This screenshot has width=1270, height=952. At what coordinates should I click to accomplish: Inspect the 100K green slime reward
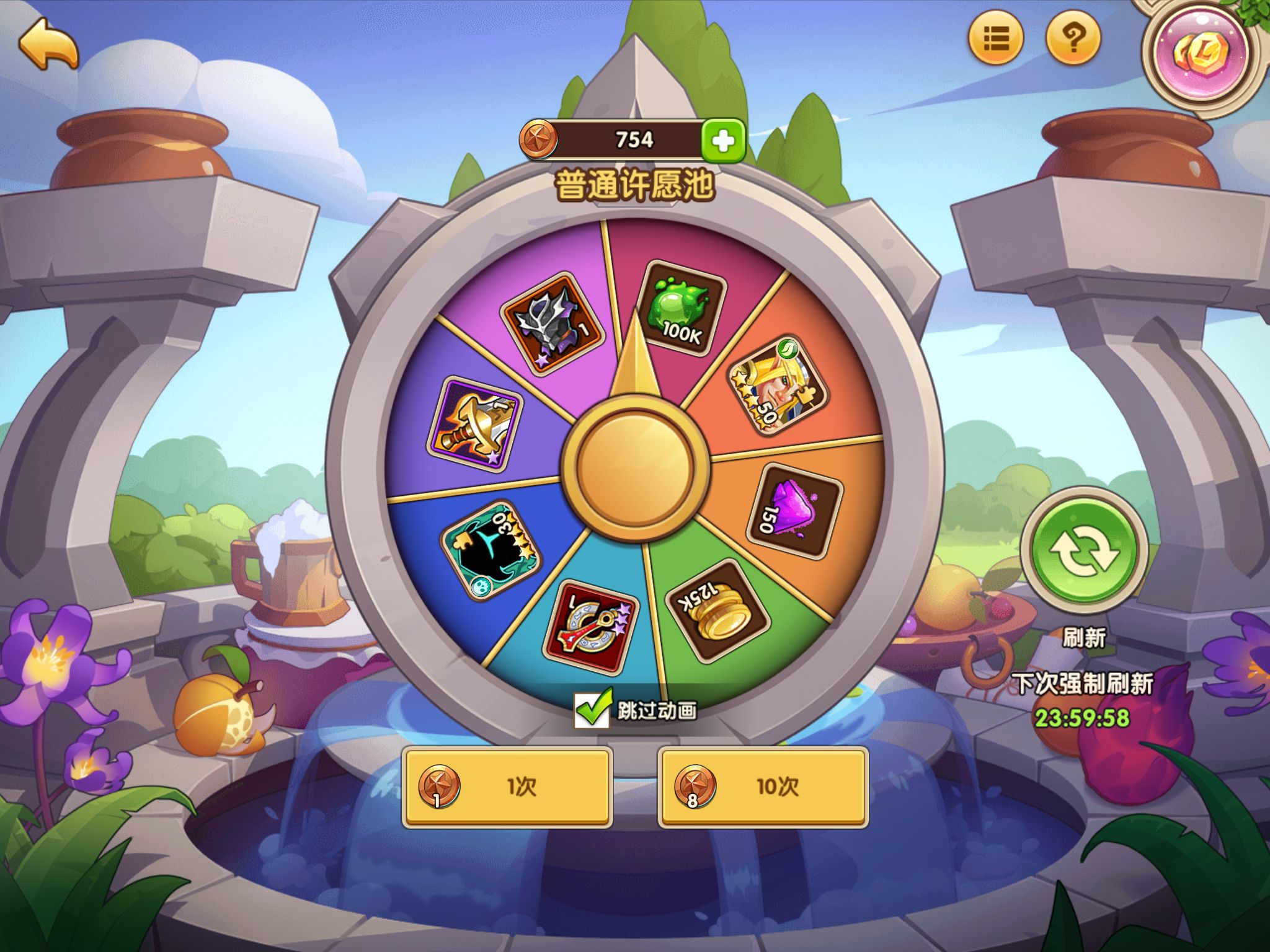[680, 309]
